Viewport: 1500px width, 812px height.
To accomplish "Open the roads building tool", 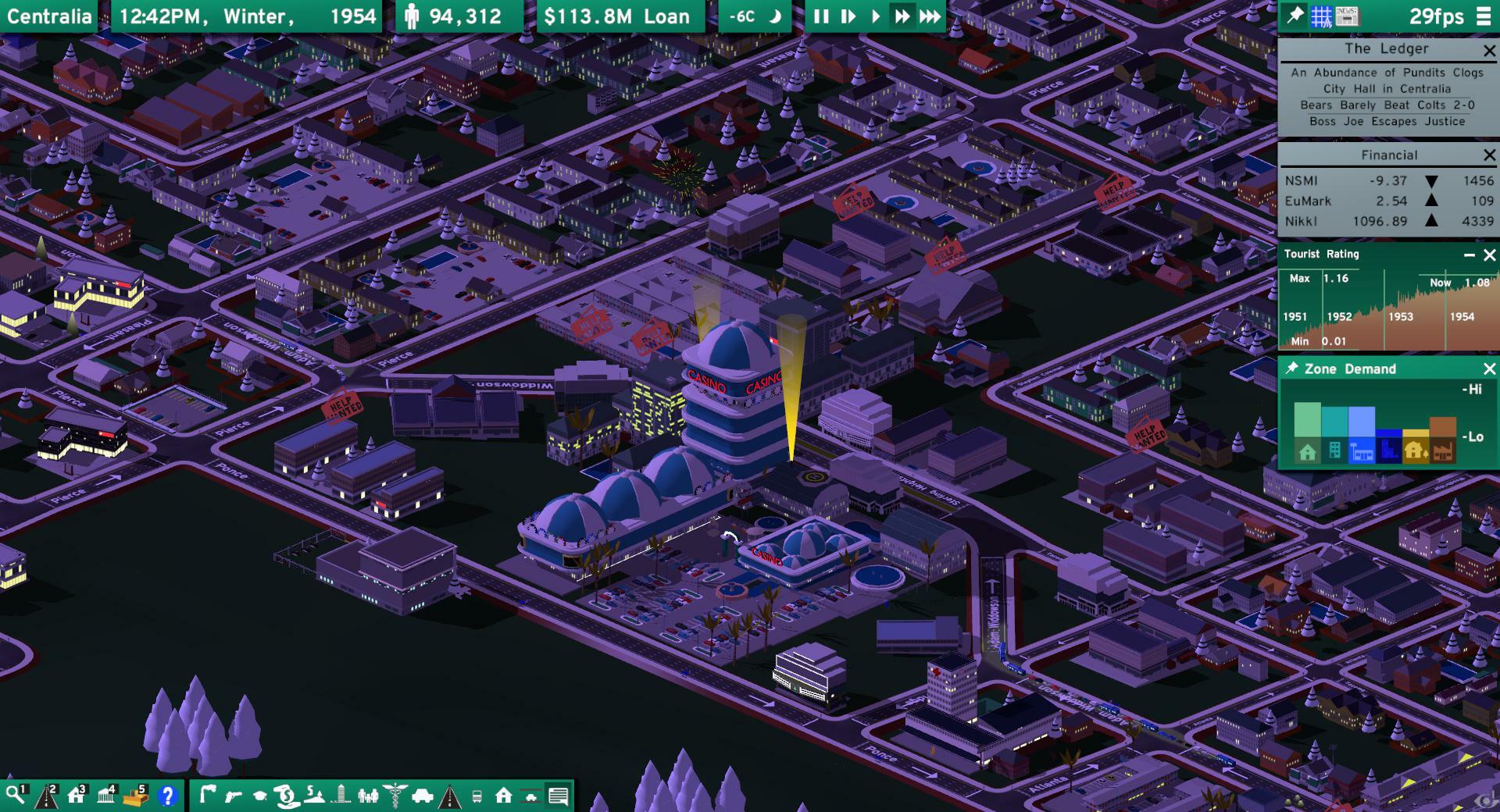I will [47, 796].
